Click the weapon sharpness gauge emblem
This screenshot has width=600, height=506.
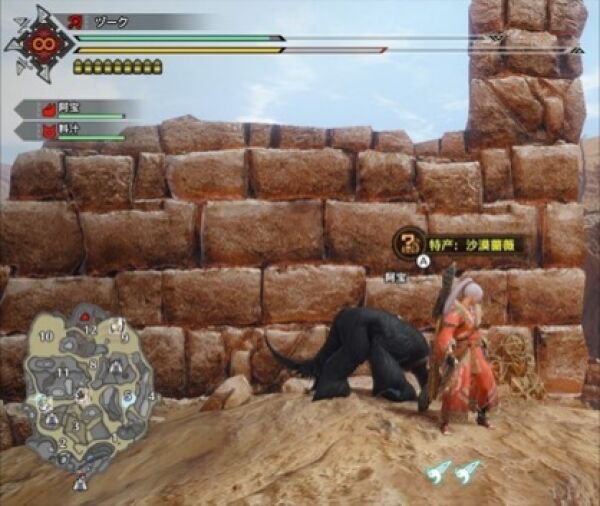pyautogui.click(x=40, y=43)
